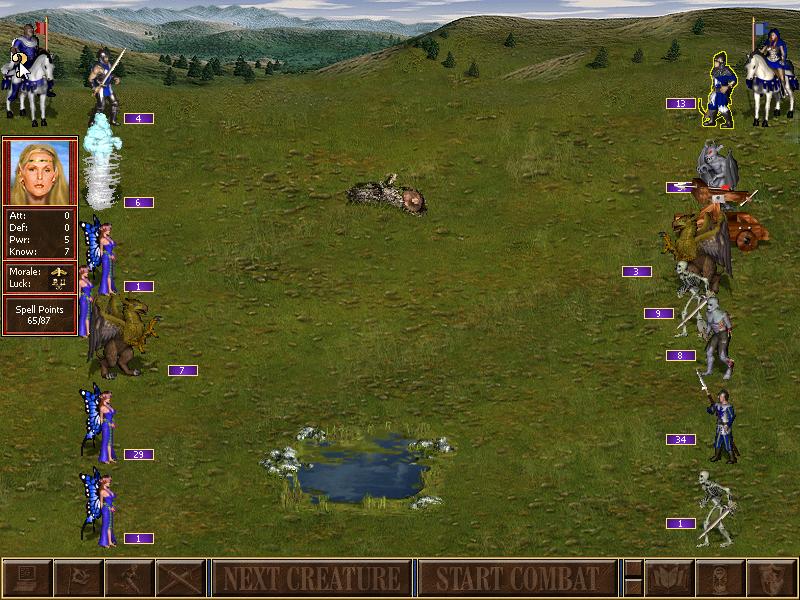This screenshot has width=800, height=600.
Task: Click the NEXT CREATURE button
Action: click(x=310, y=578)
